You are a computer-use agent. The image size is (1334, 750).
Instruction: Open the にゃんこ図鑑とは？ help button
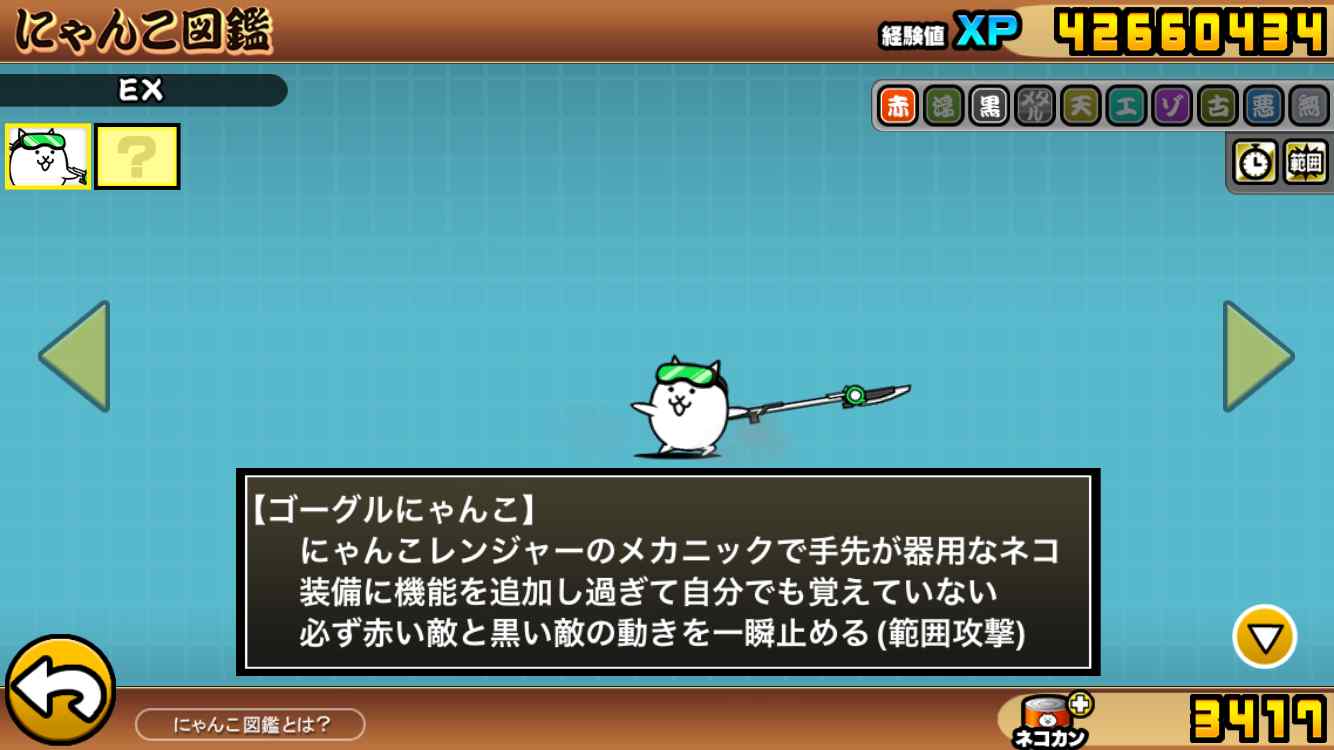point(250,724)
